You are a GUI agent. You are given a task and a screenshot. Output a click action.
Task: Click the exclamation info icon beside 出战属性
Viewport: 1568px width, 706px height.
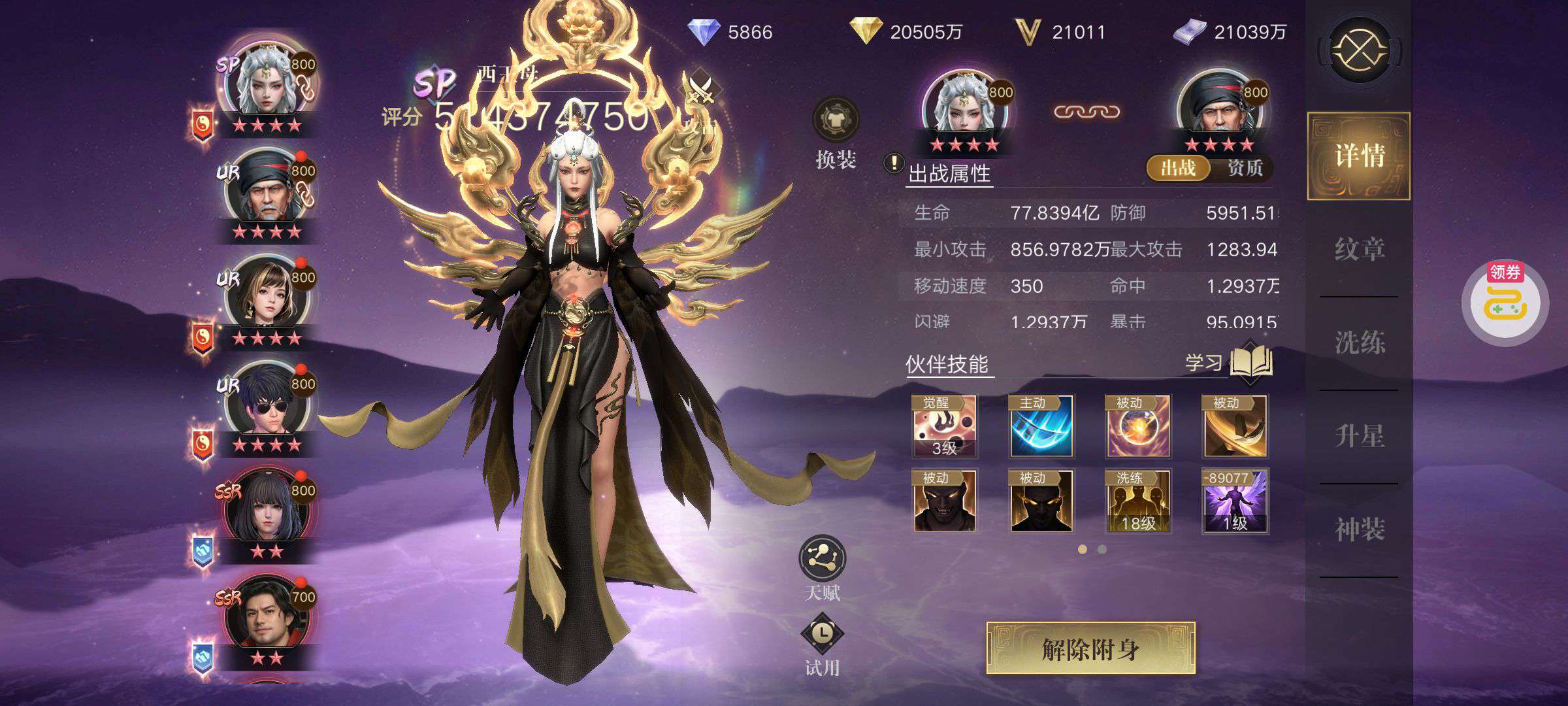pyautogui.click(x=893, y=163)
